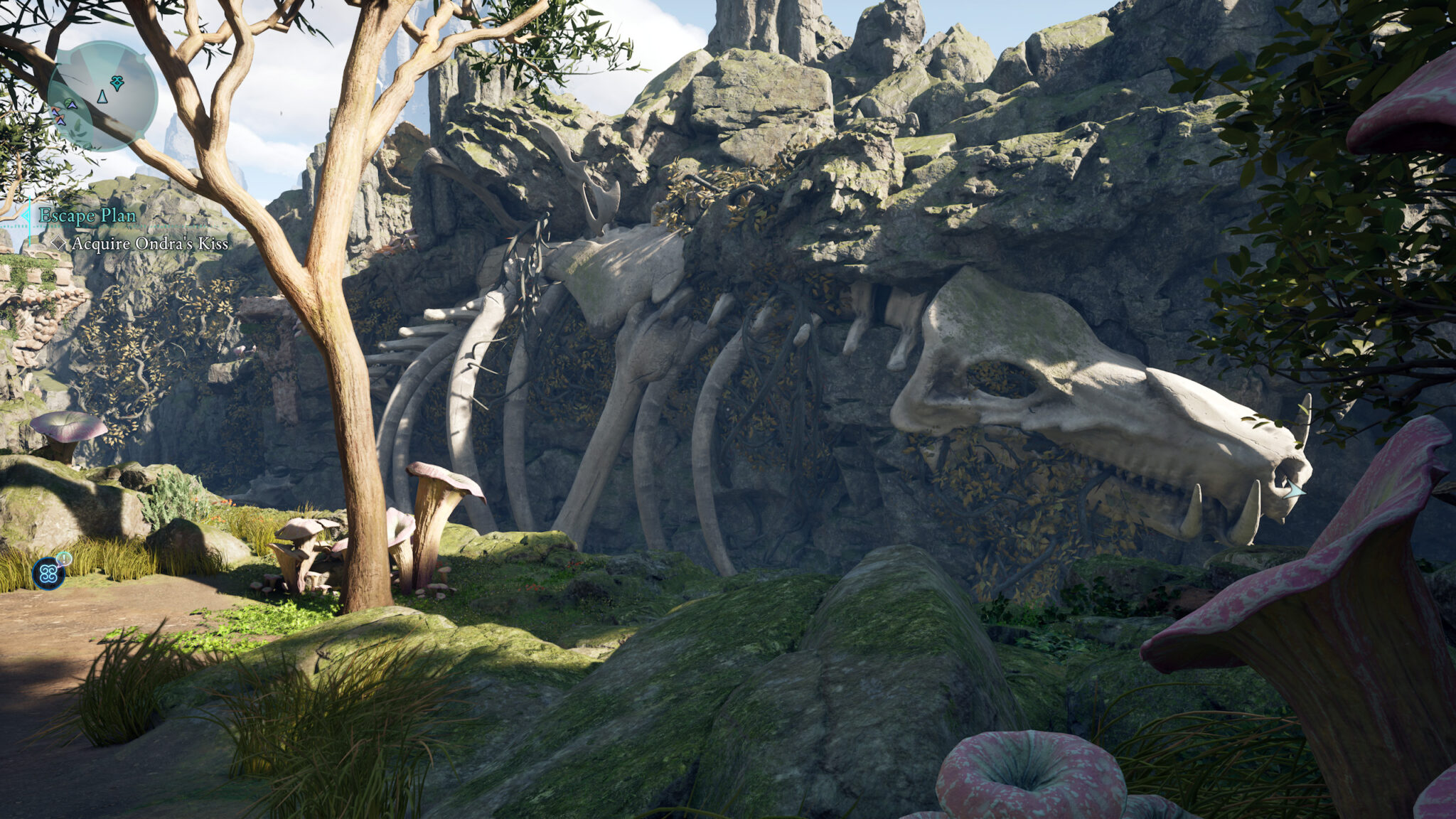The width and height of the screenshot is (1456, 819).
Task: Open the Escape Plan quest title
Action: click(87, 215)
